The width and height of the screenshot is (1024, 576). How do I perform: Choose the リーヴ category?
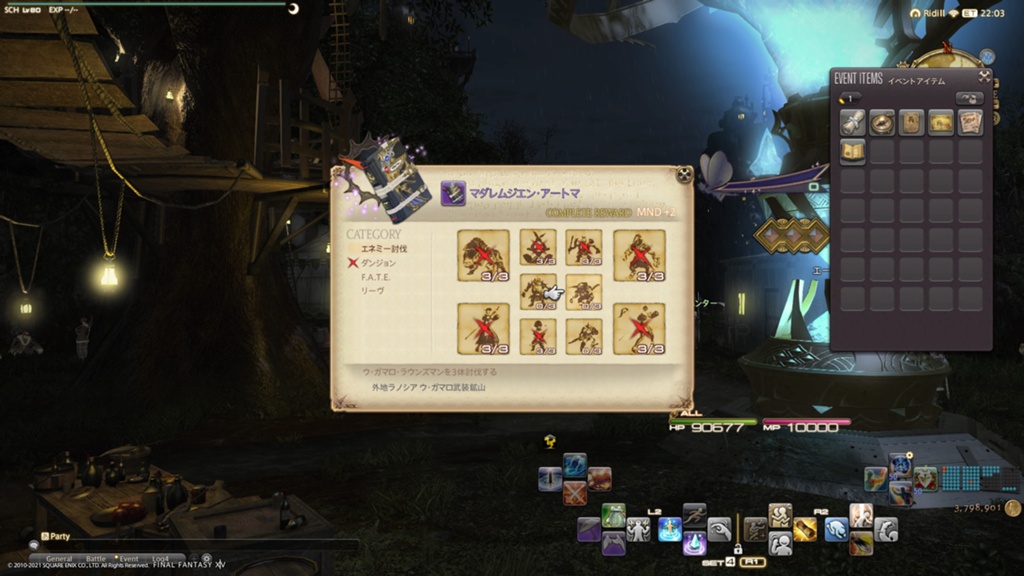[x=371, y=291]
